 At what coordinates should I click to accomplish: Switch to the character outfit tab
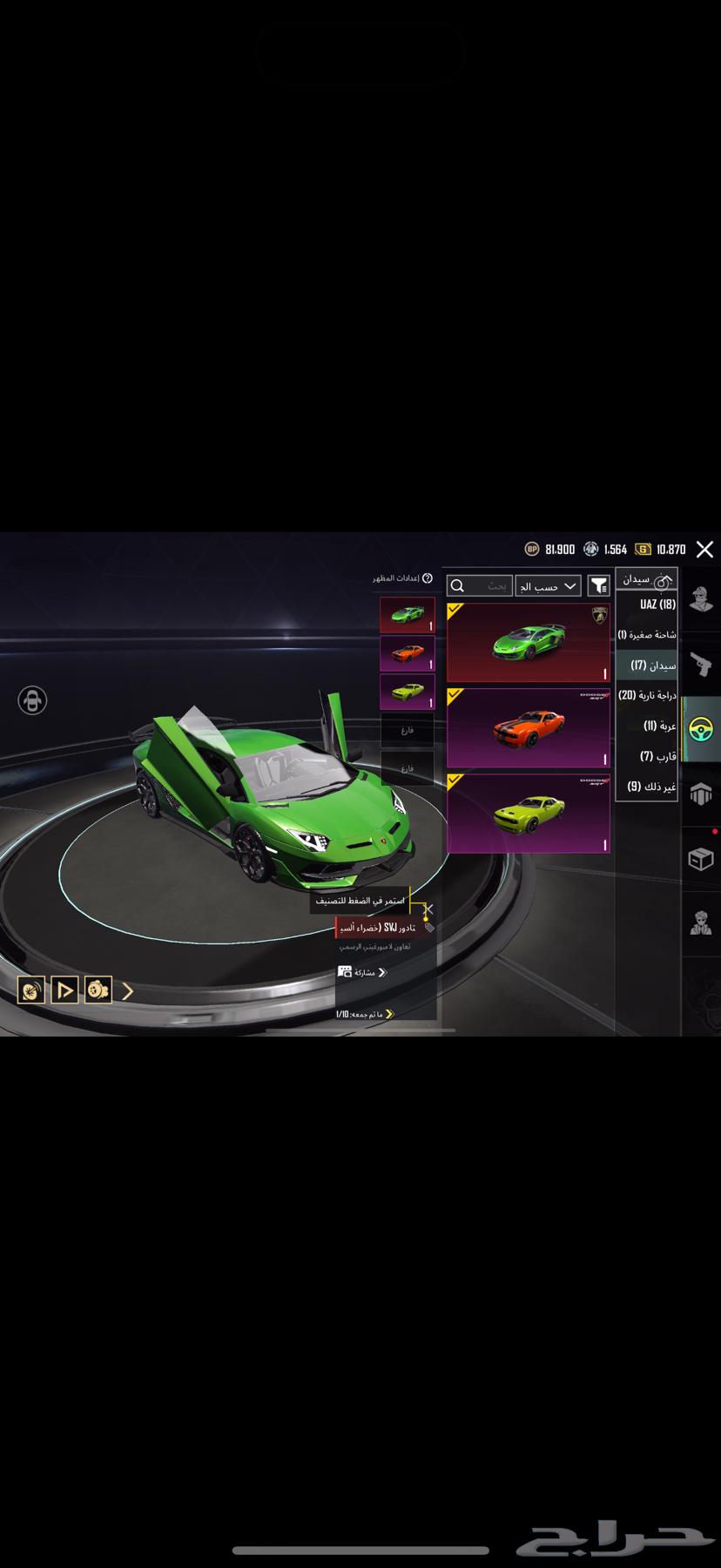coord(700,599)
